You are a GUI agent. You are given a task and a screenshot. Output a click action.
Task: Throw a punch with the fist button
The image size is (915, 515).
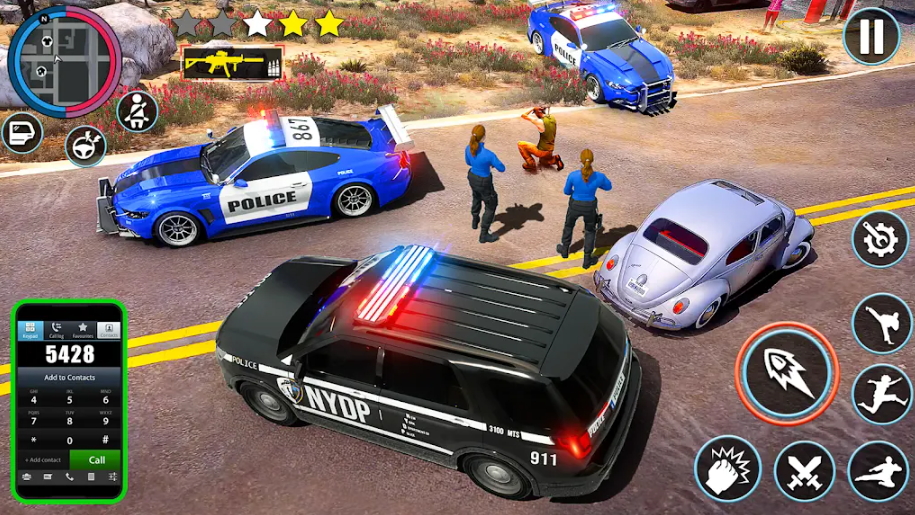click(x=727, y=468)
